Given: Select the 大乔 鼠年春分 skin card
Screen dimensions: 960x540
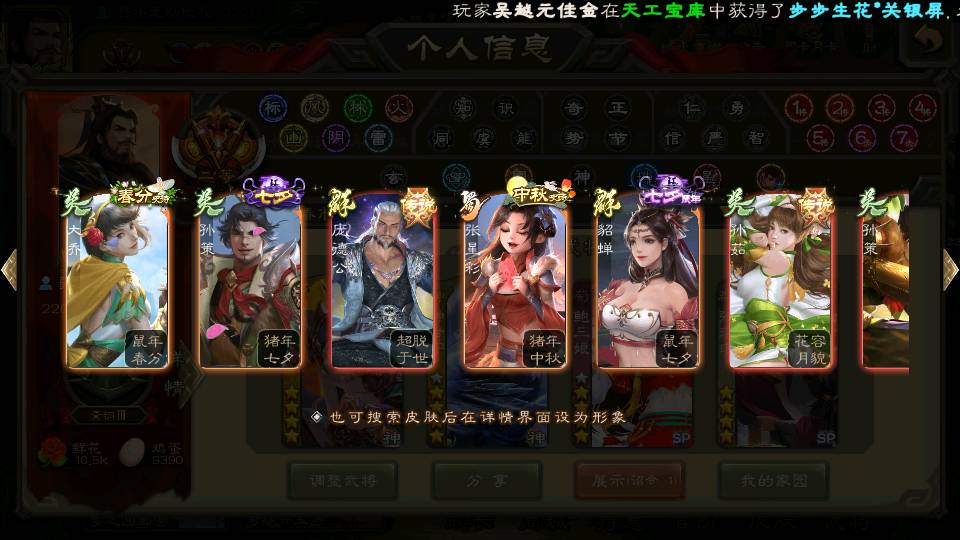Looking at the screenshot, I should point(118,280).
